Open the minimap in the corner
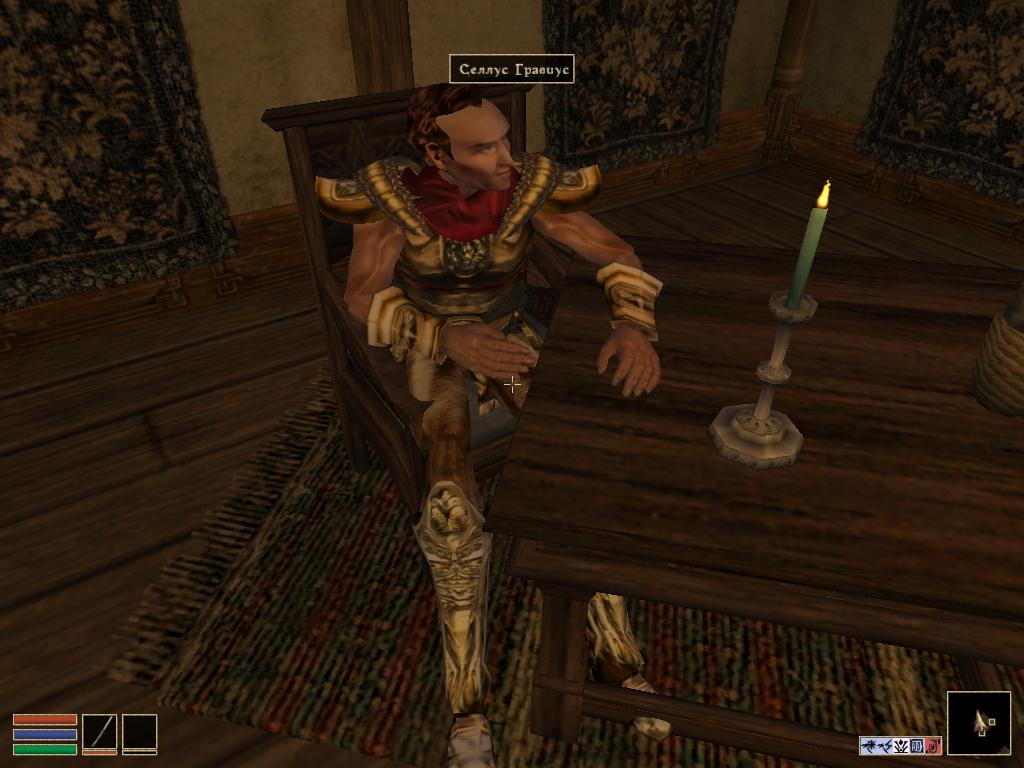 [978, 723]
